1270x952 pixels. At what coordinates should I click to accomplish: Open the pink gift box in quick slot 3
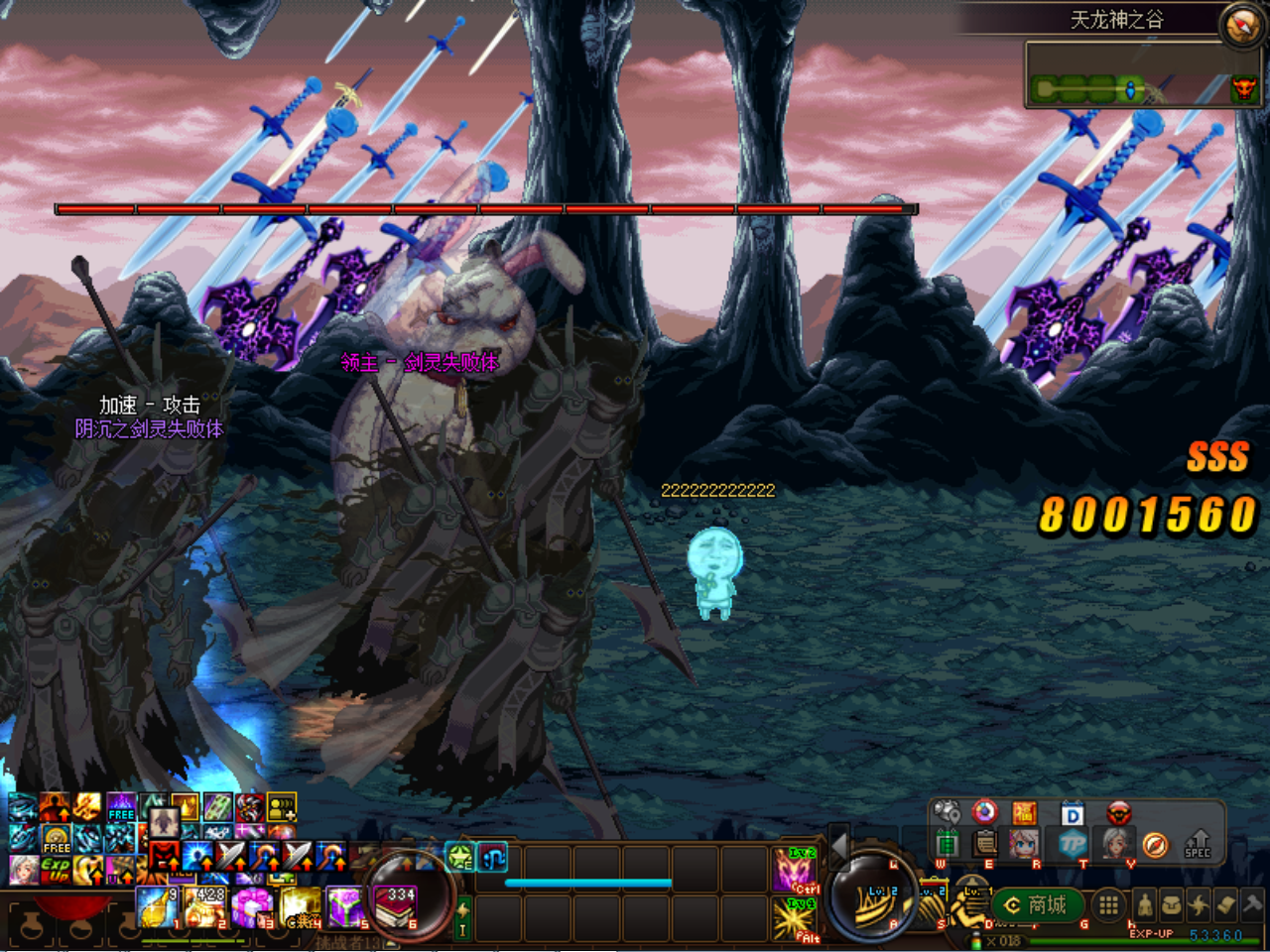(252, 907)
